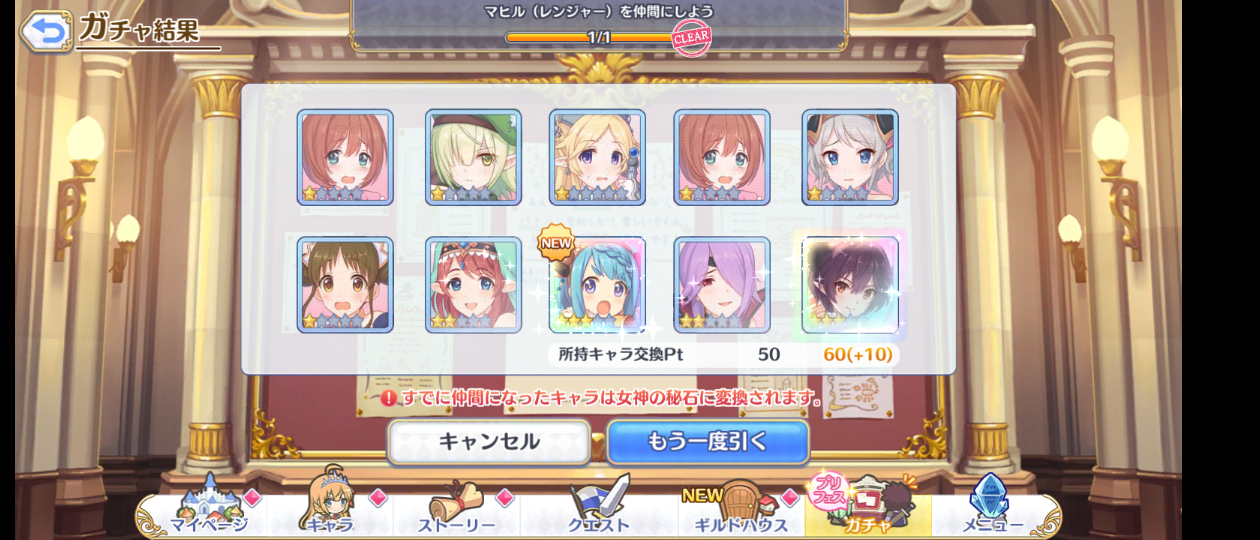Select the green-haired character with hat

point(473,157)
